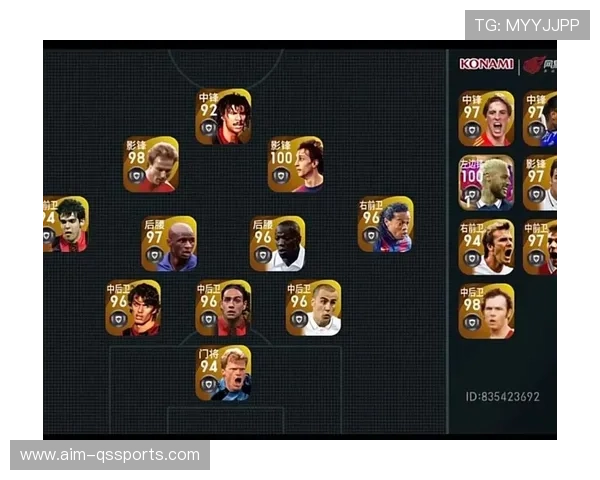This screenshot has height=480, width=600.
Task: Pick the 100-rated second striker card
Action: click(x=295, y=164)
